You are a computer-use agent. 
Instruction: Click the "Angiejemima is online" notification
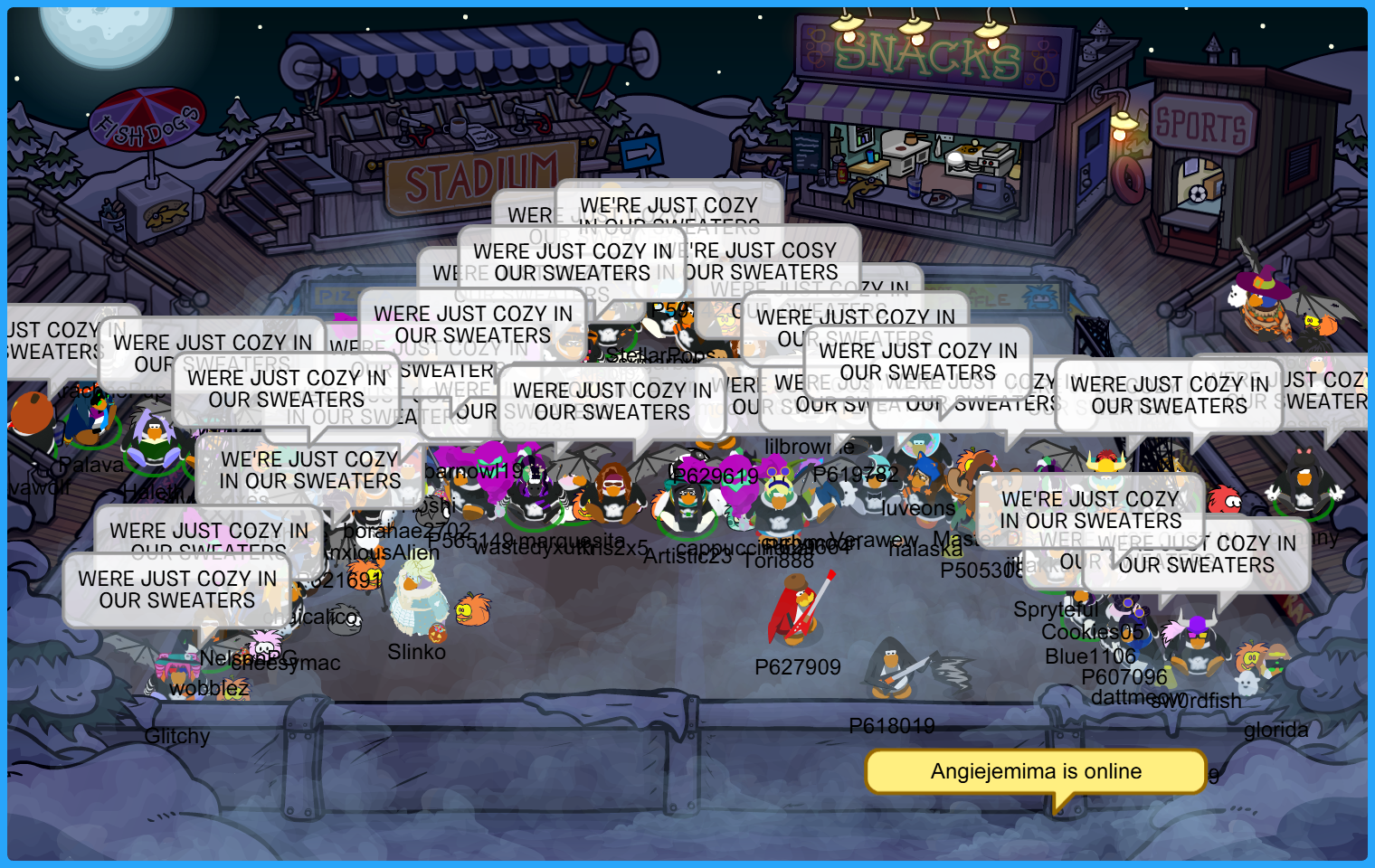pyautogui.click(x=1036, y=771)
